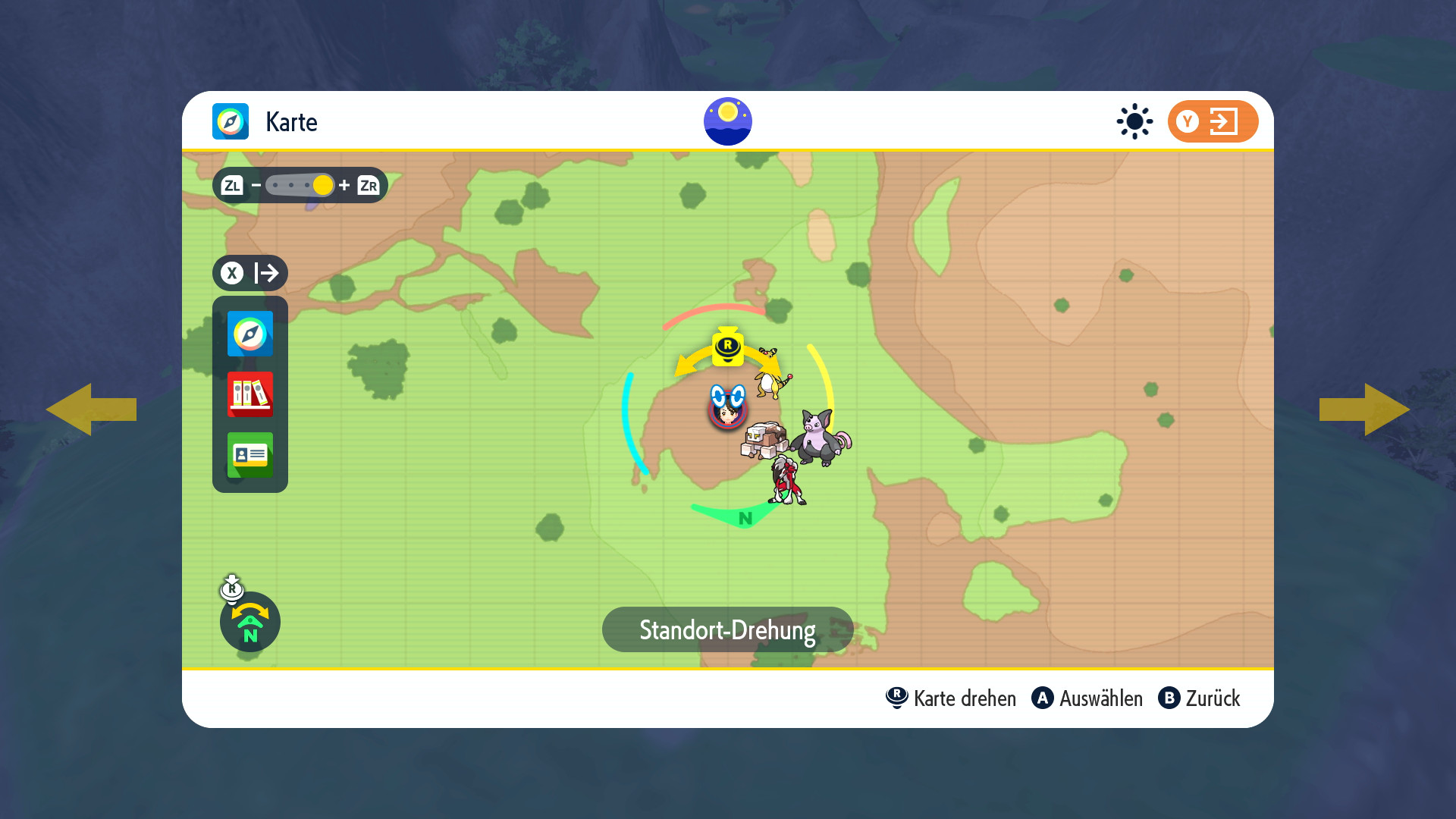Open the compass map app in the sidebar
Viewport: 1456px width, 819px height.
tap(250, 334)
